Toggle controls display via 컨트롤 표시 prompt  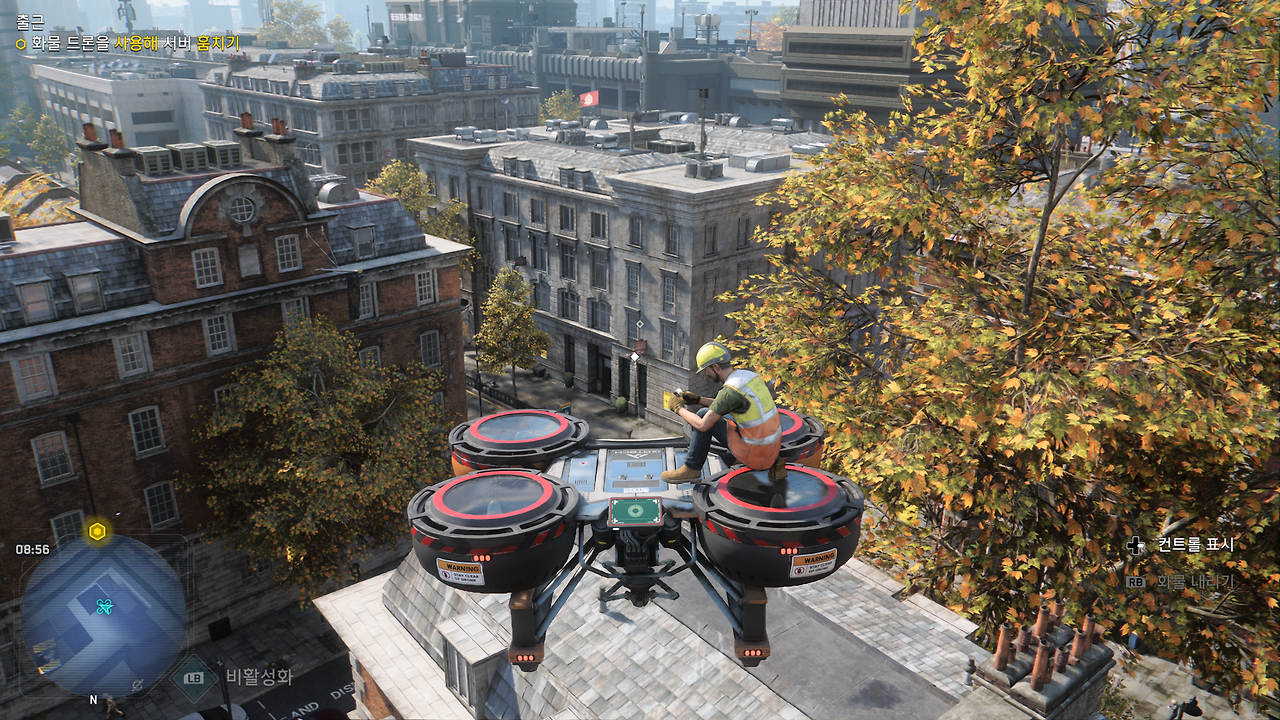pyautogui.click(x=1196, y=544)
